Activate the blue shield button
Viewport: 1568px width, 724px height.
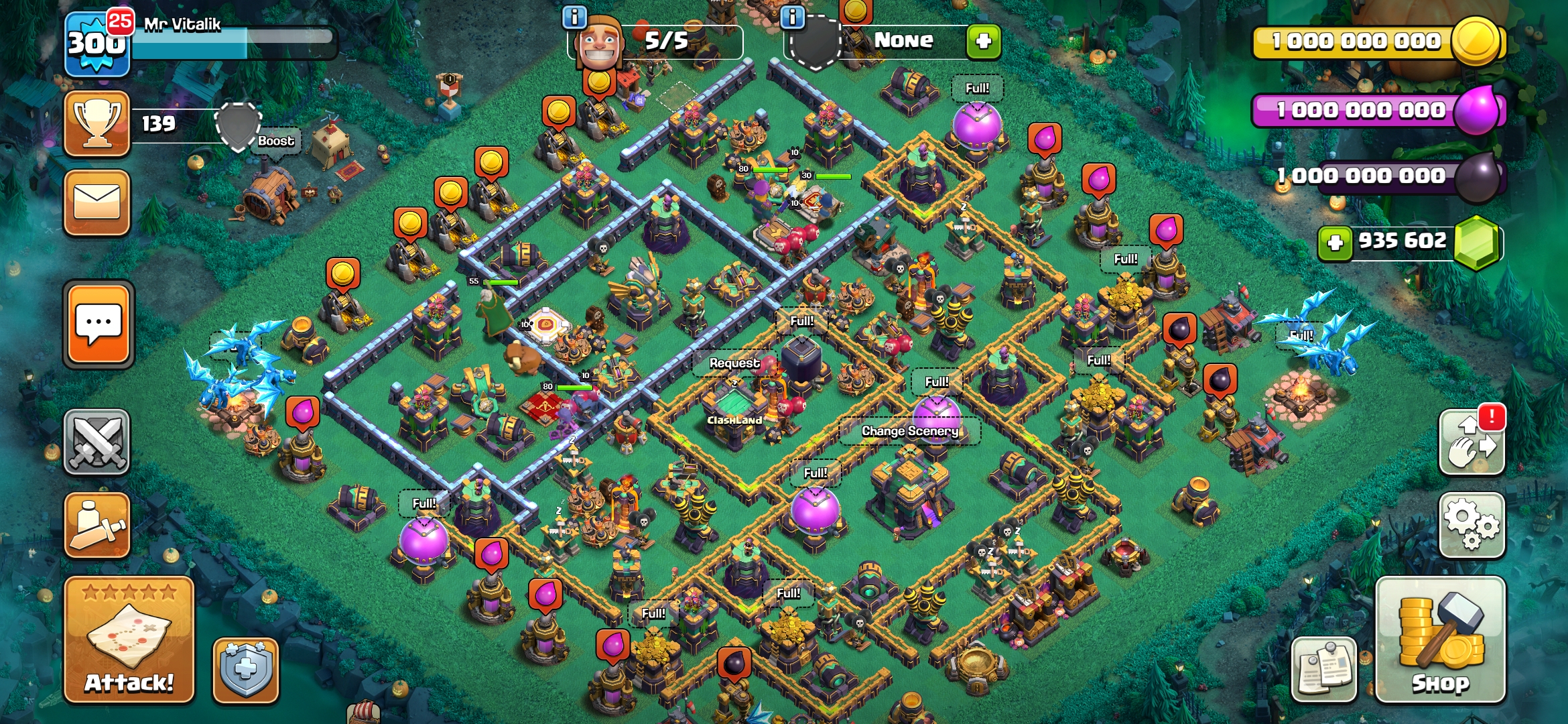tap(245, 670)
